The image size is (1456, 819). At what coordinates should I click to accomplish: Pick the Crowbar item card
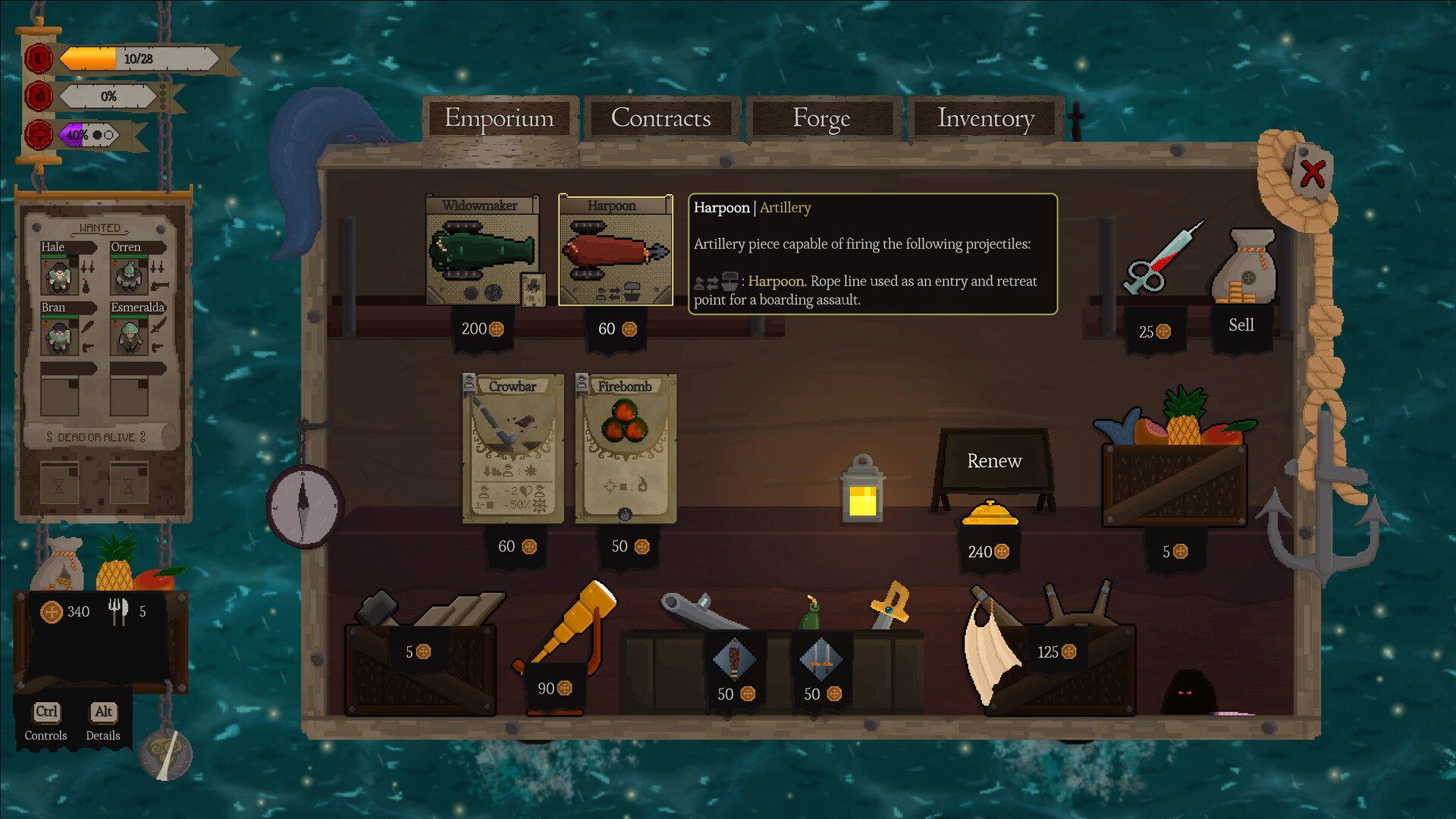pyautogui.click(x=513, y=448)
